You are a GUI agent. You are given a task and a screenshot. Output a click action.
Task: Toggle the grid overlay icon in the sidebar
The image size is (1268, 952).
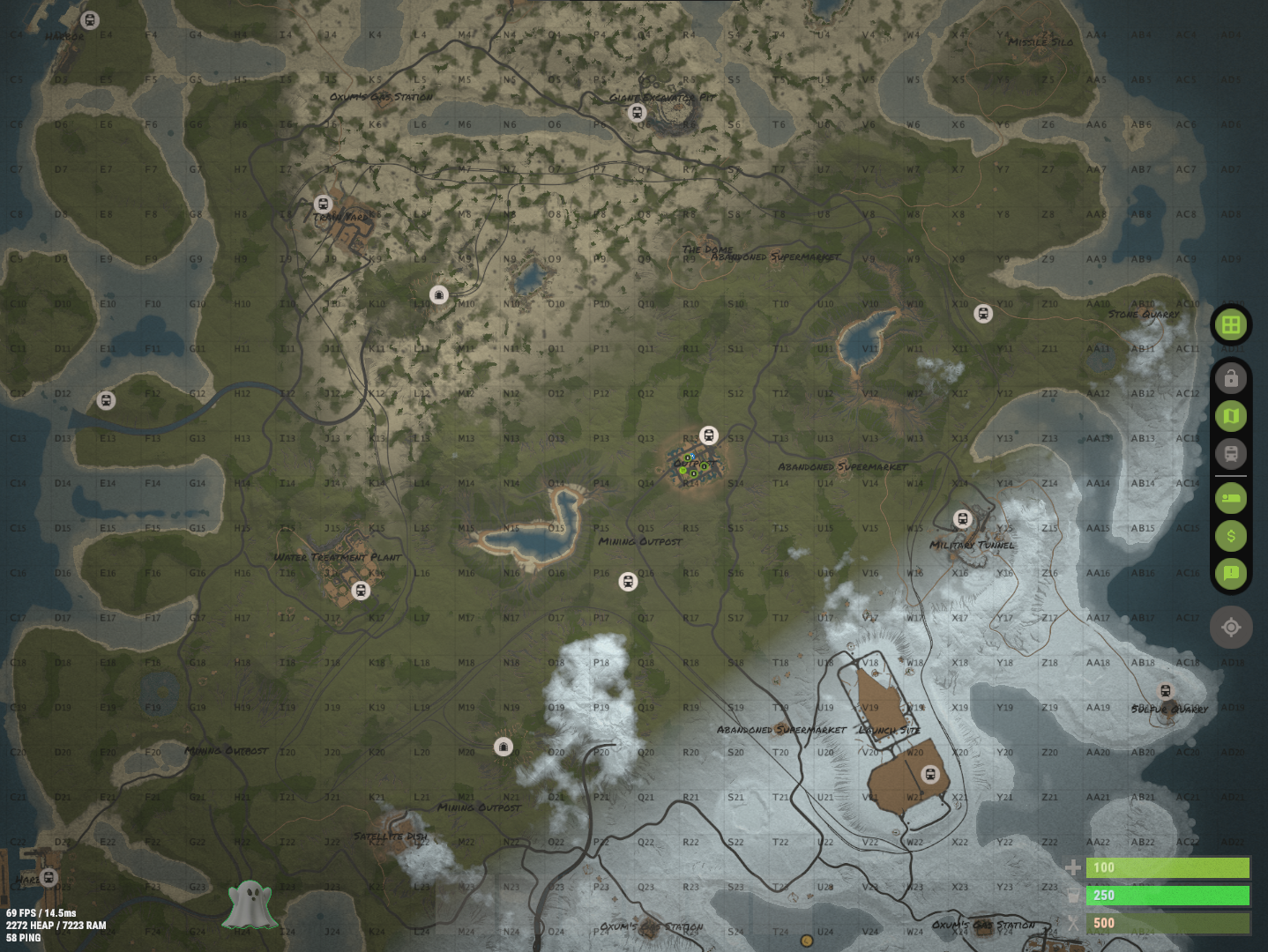[1231, 324]
